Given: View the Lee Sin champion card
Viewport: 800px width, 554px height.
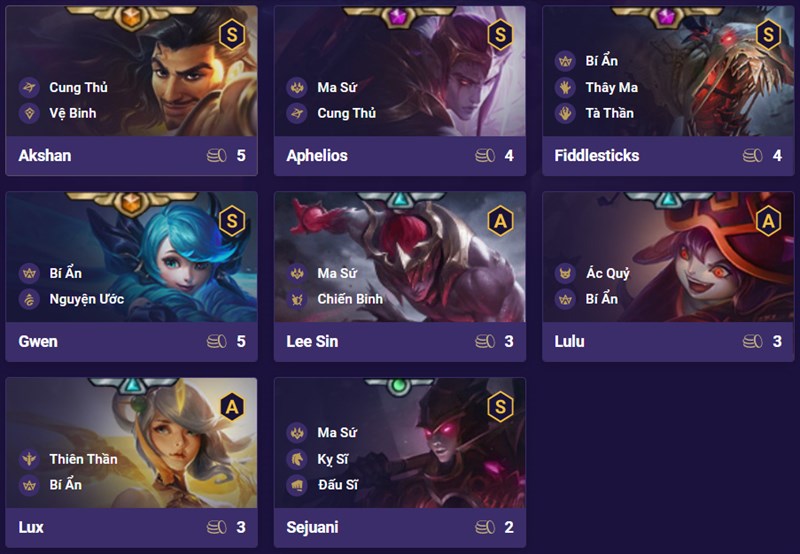Looking at the screenshot, I should 400,276.
